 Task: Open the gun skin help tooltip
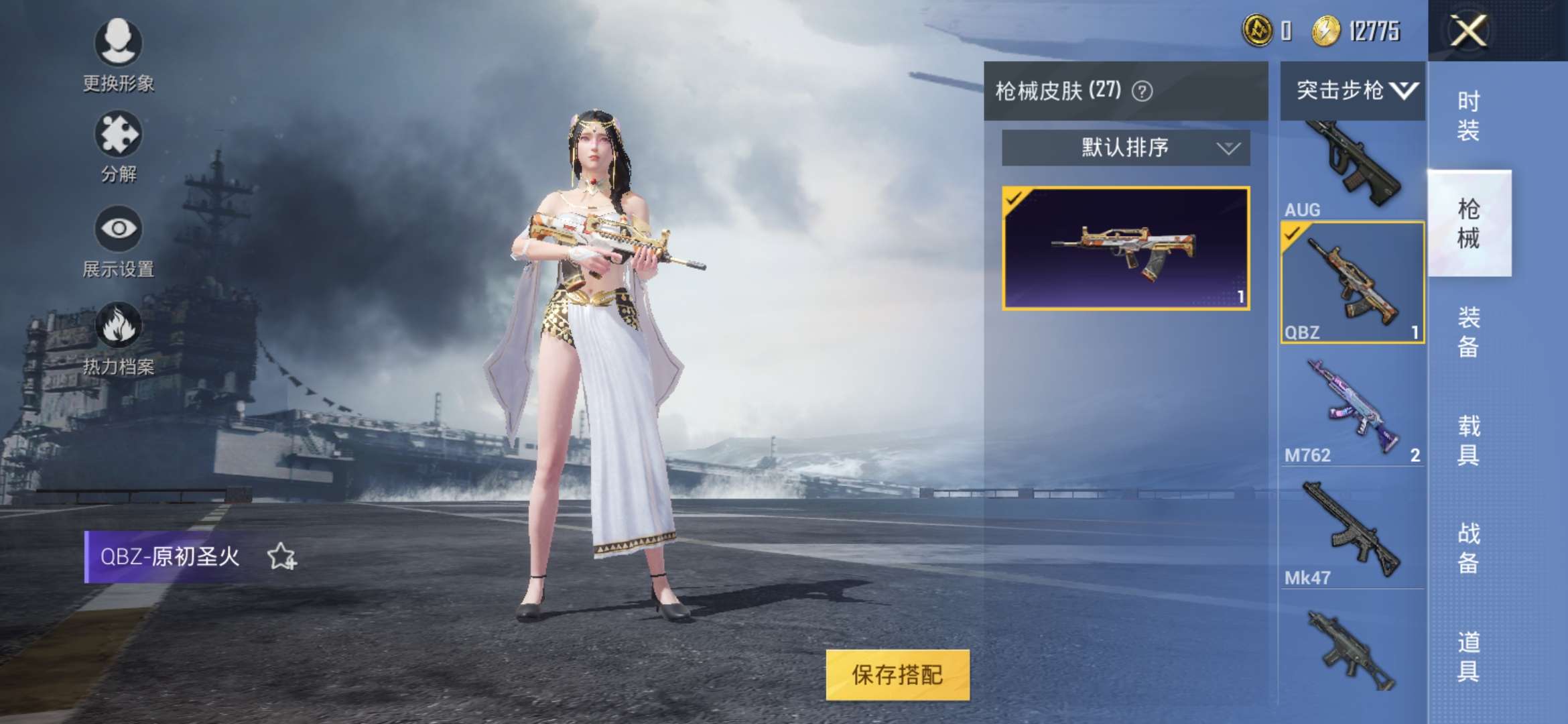tap(1142, 92)
